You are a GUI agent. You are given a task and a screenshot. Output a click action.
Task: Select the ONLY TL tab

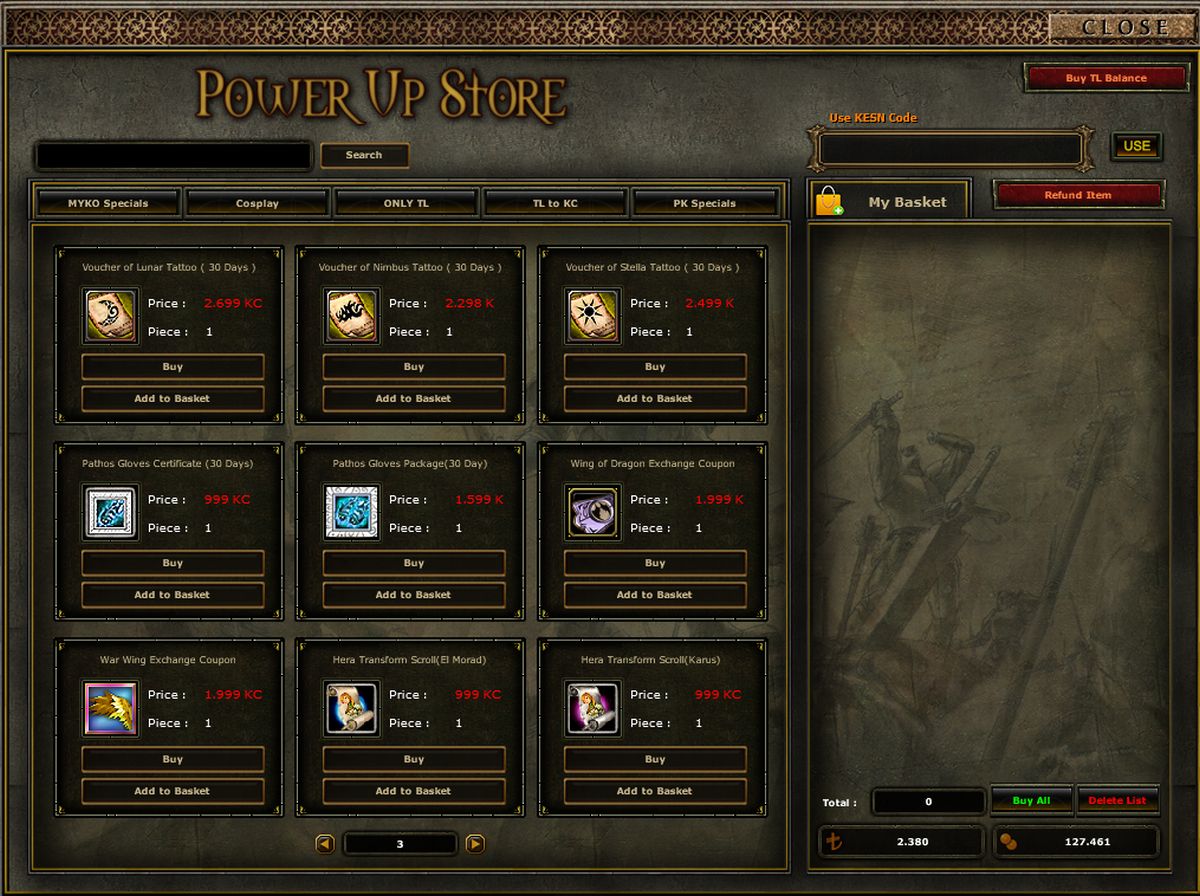coord(406,203)
